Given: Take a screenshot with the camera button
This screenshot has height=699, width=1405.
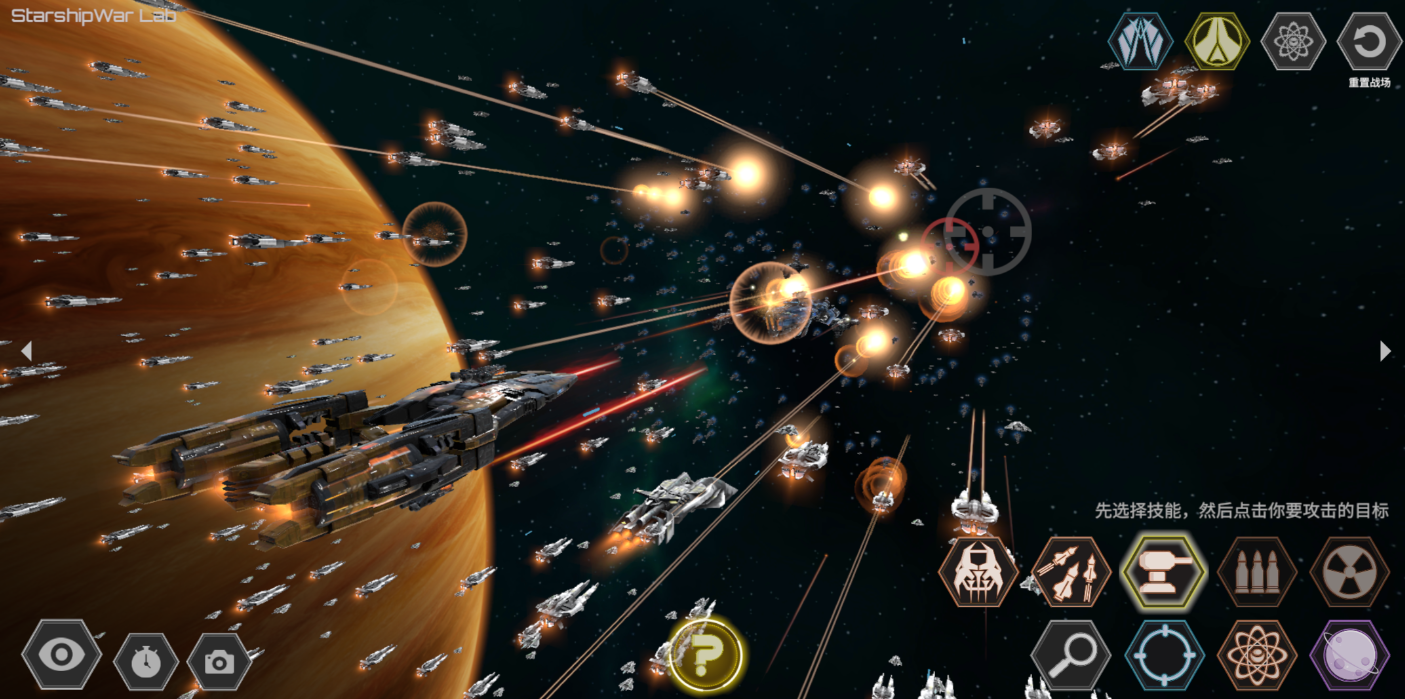Looking at the screenshot, I should (219, 661).
